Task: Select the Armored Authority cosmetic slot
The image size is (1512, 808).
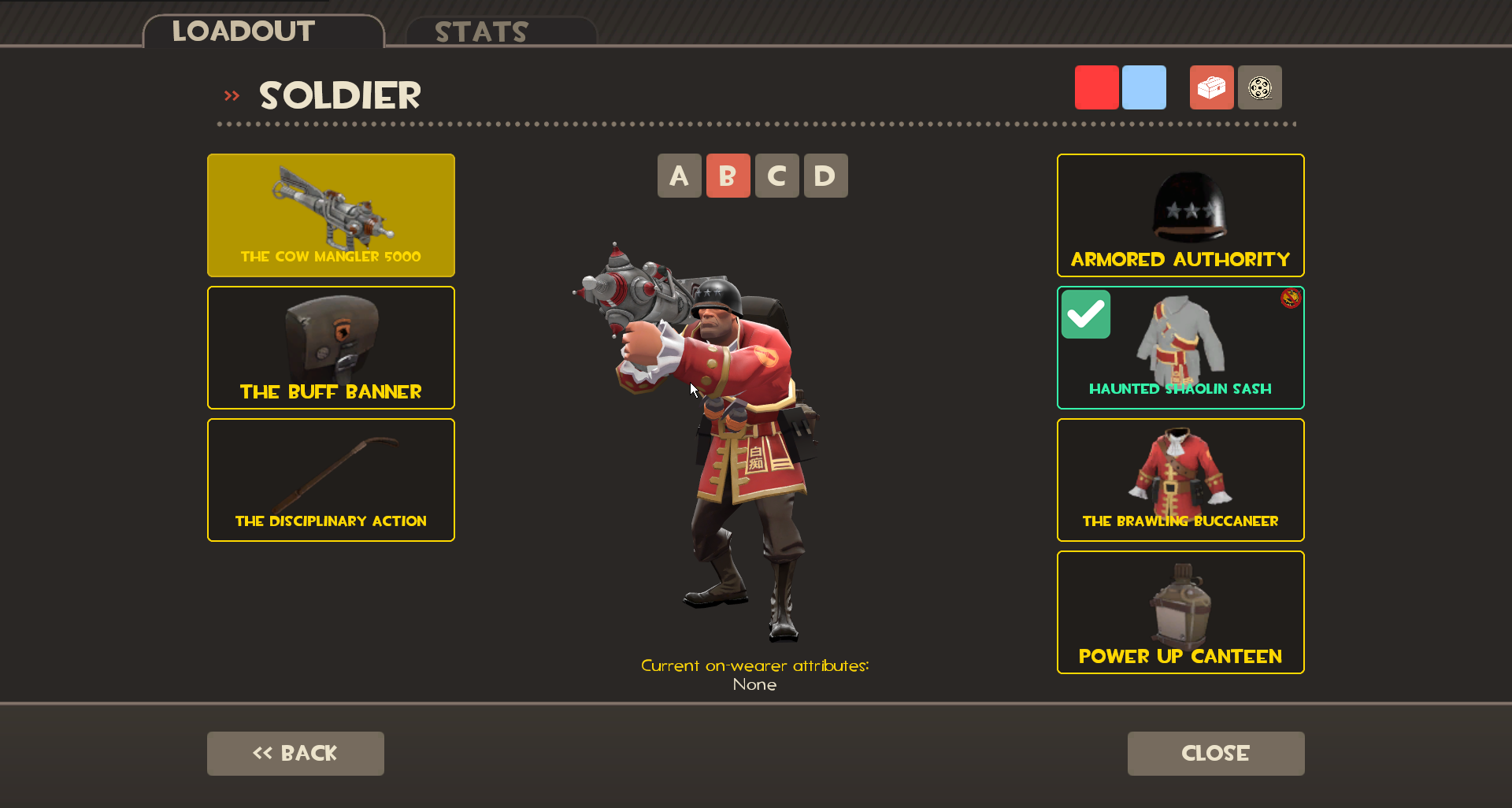Action: 1180,215
